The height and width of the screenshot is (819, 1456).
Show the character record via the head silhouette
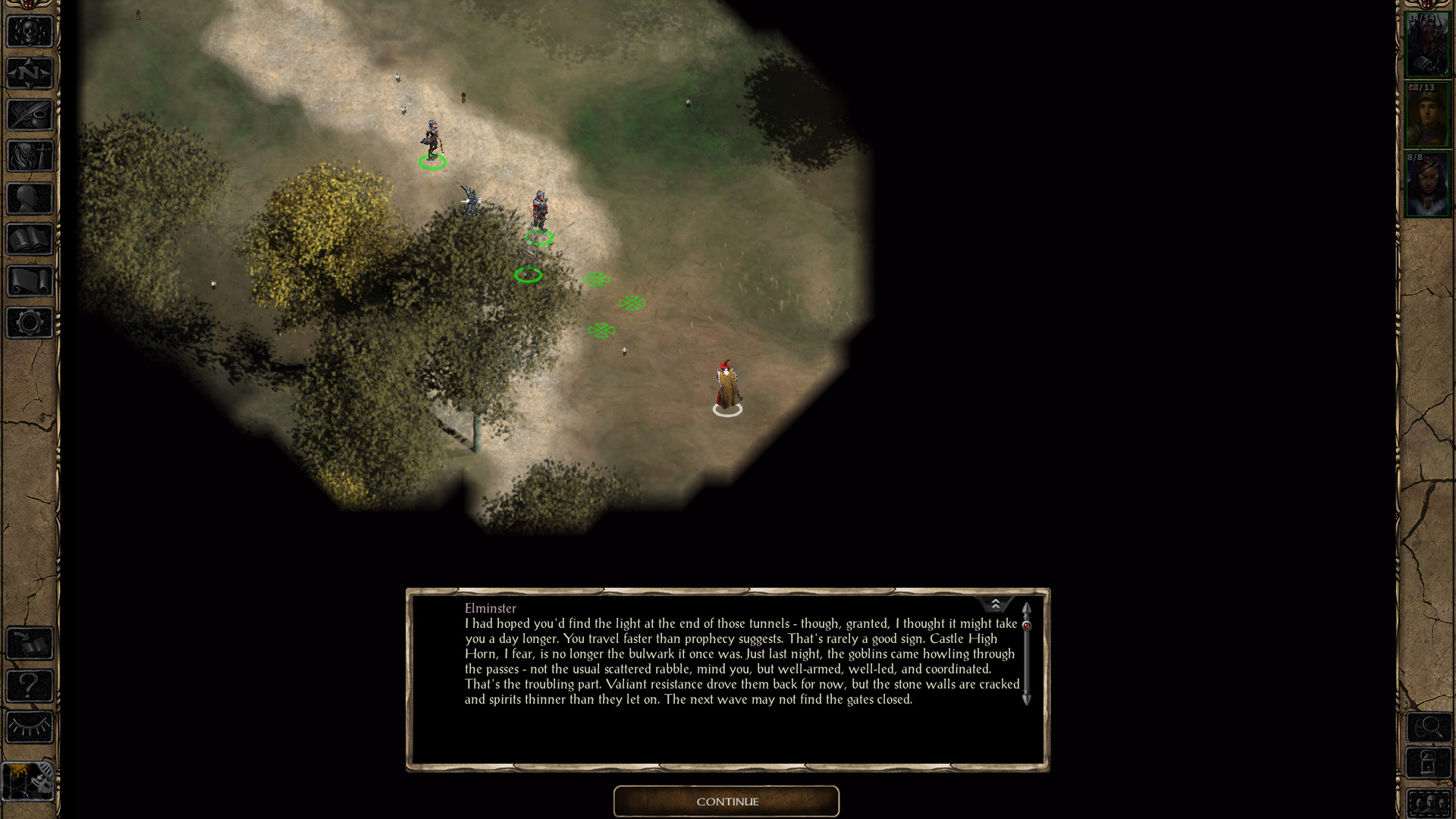(30, 199)
